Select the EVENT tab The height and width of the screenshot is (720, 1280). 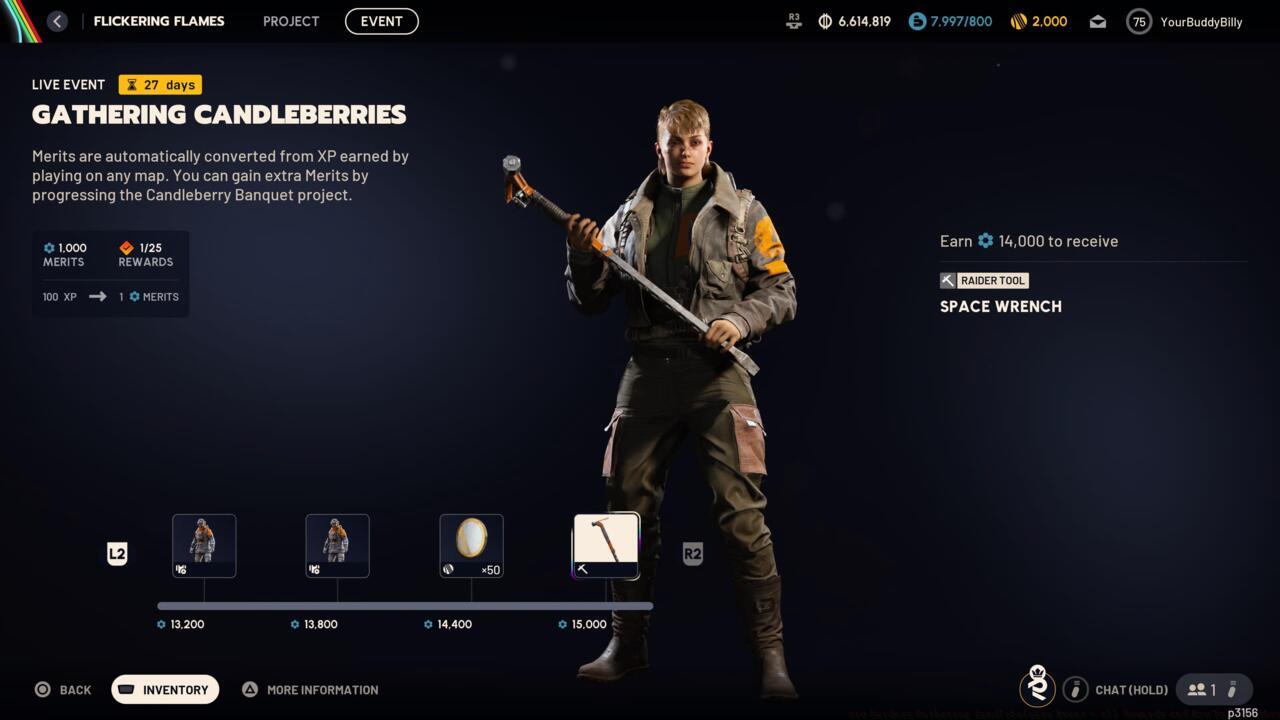[x=381, y=21]
